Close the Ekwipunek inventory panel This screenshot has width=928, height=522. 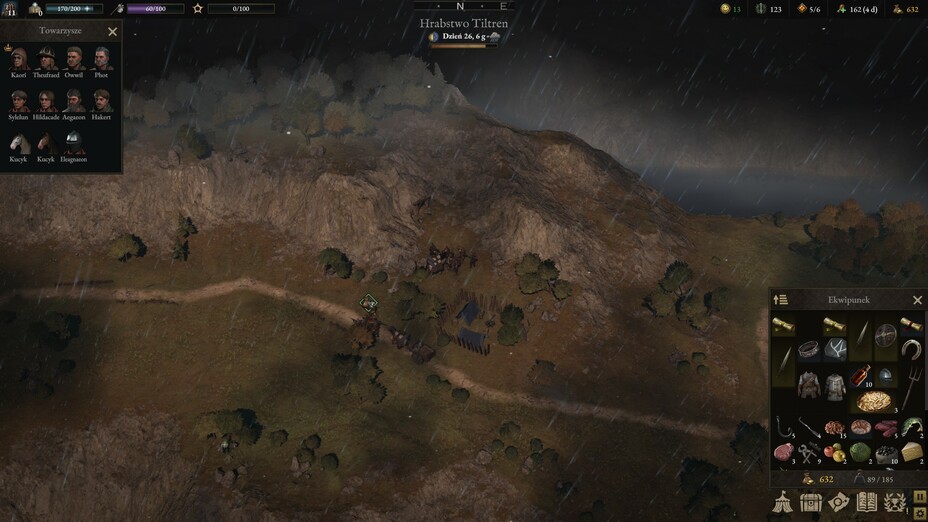click(917, 300)
